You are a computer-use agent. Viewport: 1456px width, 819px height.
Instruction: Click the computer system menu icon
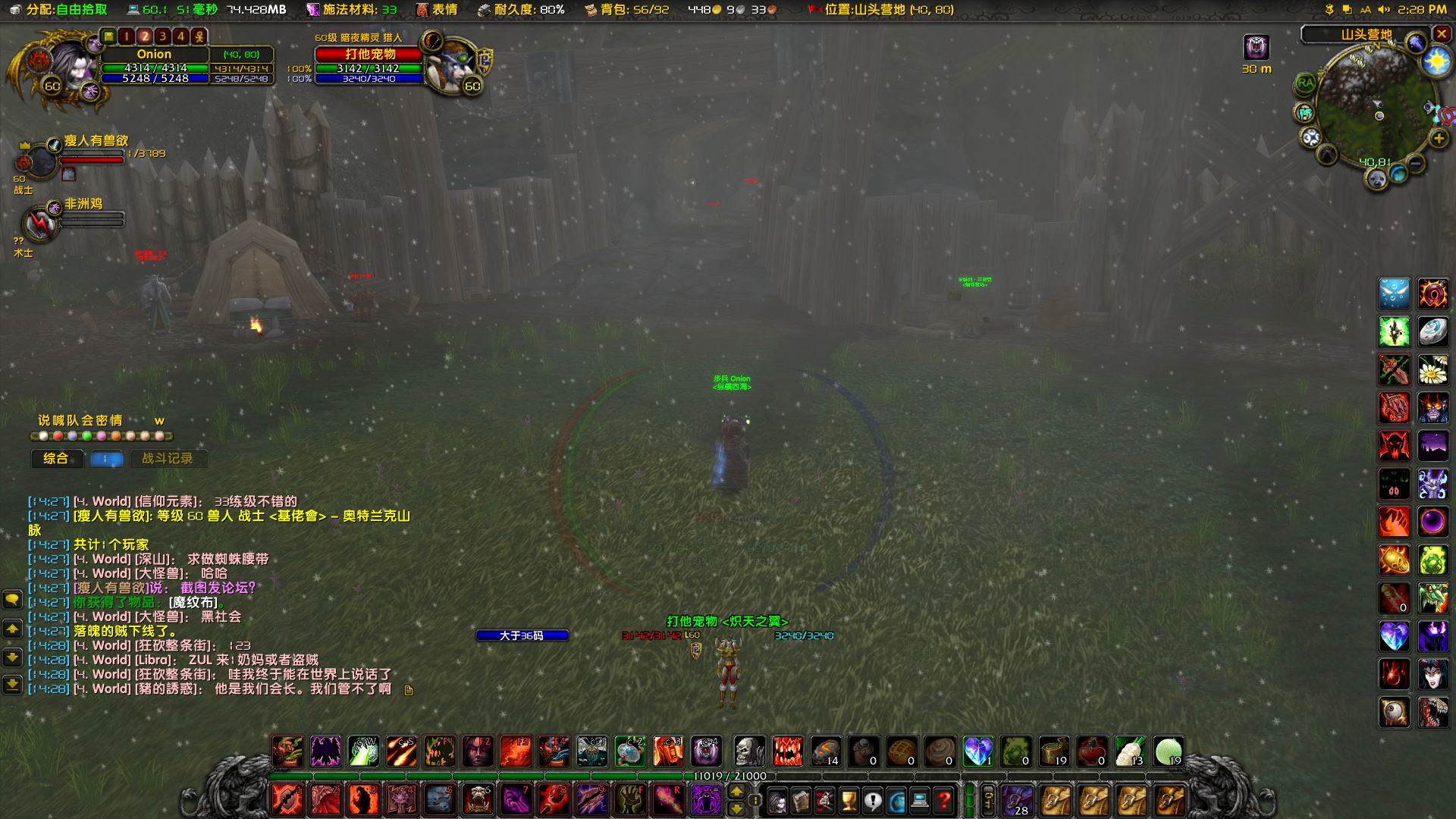[x=921, y=802]
